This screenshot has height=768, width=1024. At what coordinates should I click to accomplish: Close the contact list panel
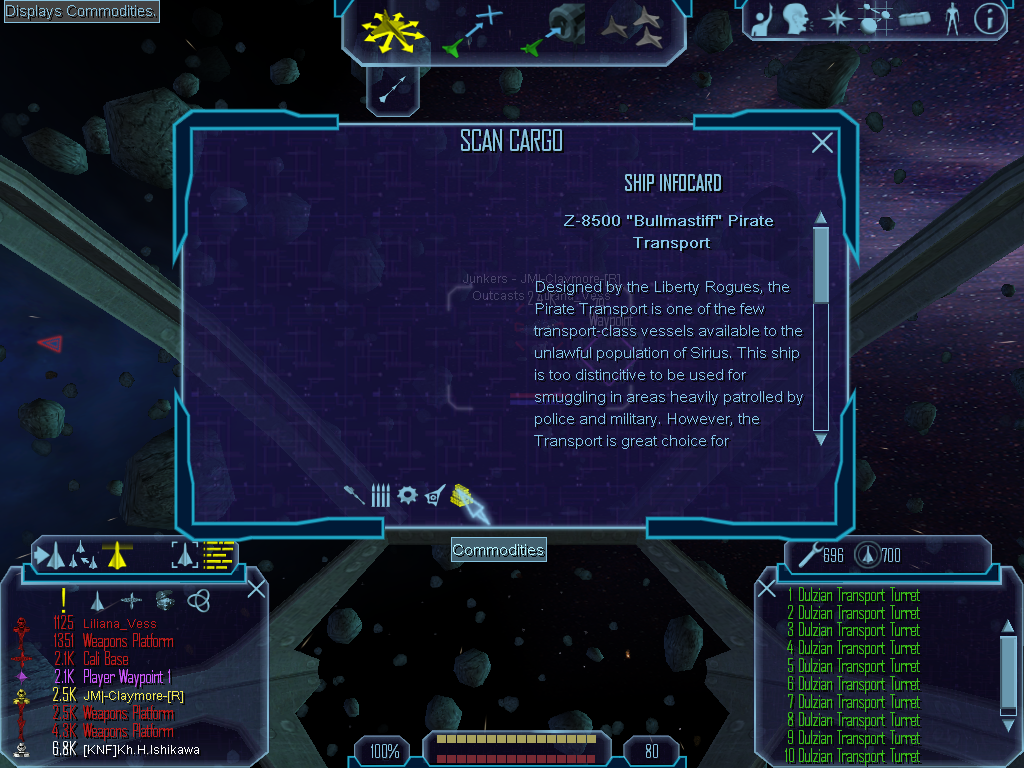click(256, 589)
